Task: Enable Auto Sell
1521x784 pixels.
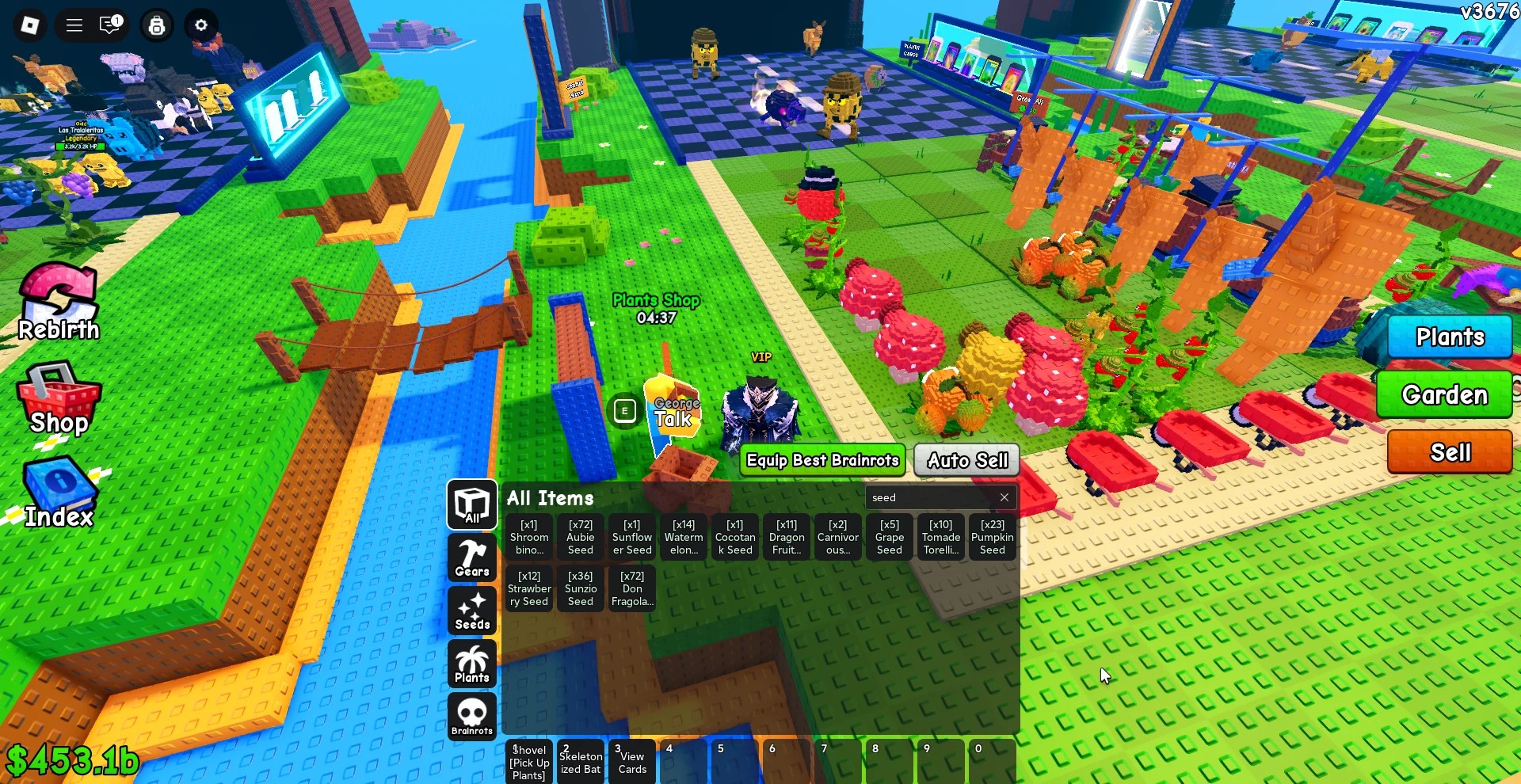Action: (x=965, y=460)
